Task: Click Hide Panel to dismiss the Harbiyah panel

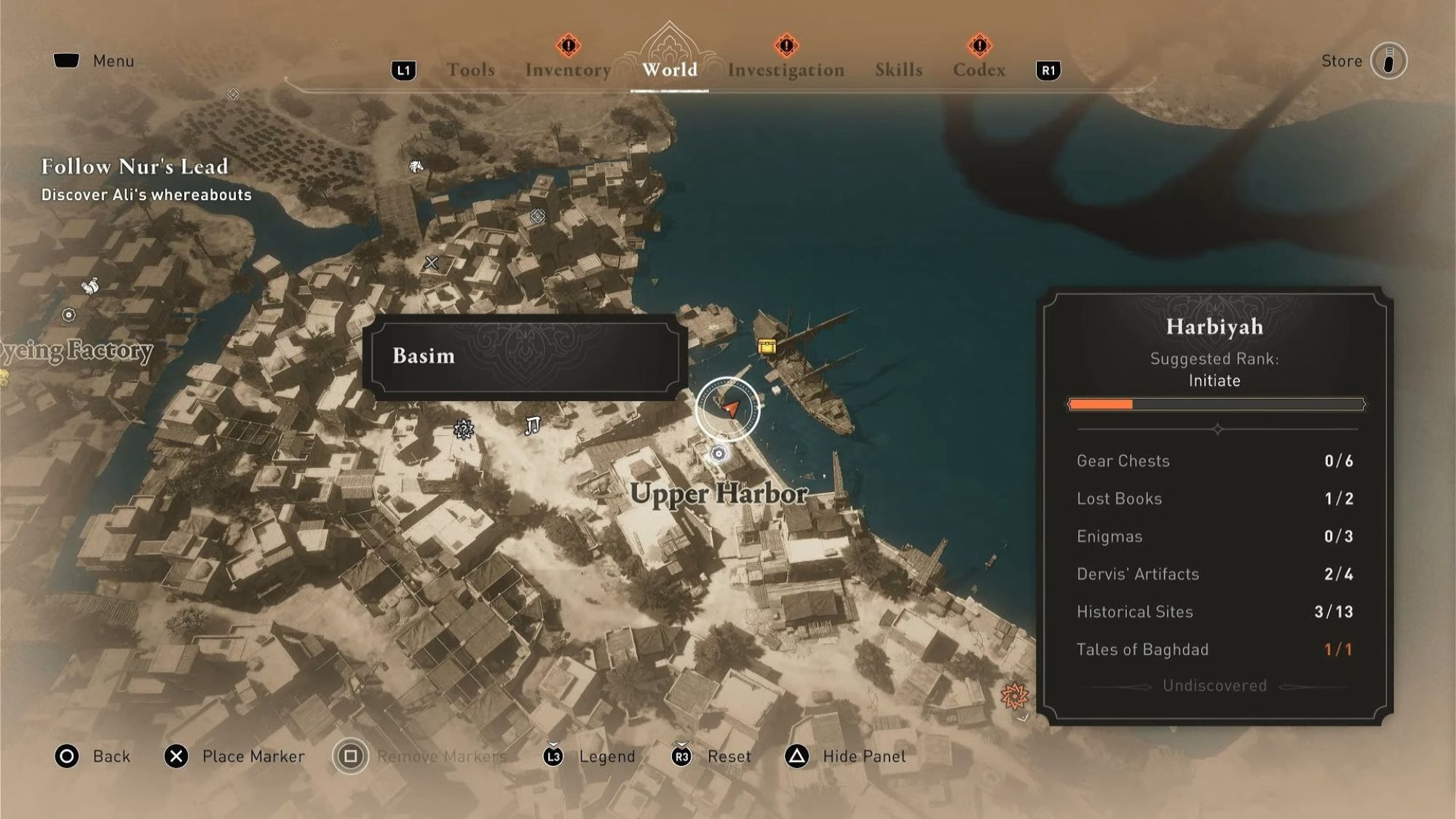Action: click(866, 756)
